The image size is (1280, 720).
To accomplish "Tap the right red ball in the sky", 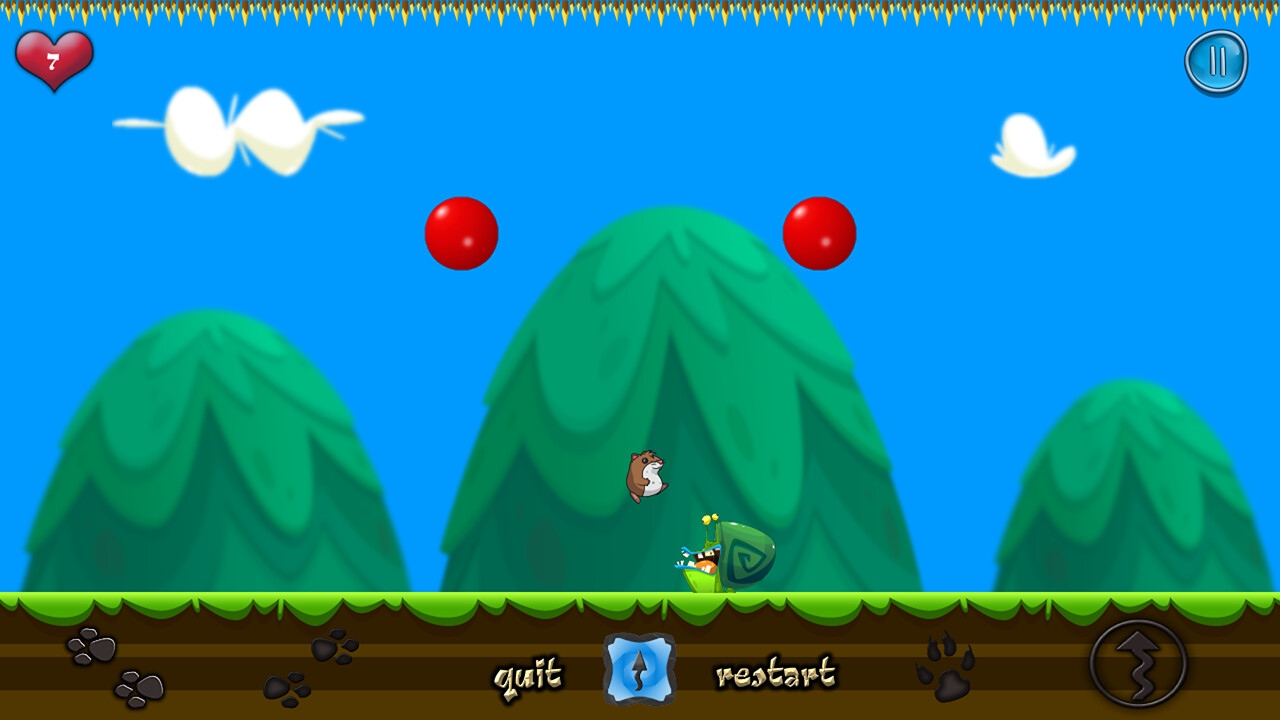I will coord(820,233).
